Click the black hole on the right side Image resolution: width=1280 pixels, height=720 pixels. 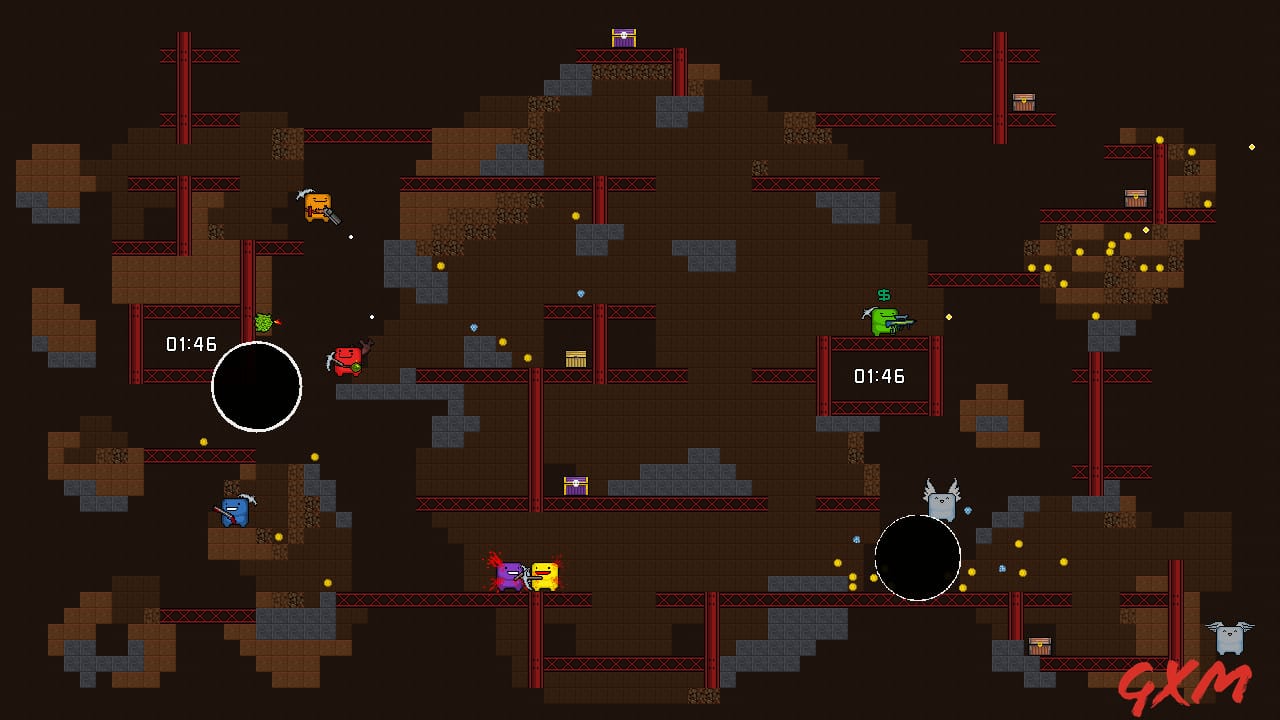[x=919, y=557]
